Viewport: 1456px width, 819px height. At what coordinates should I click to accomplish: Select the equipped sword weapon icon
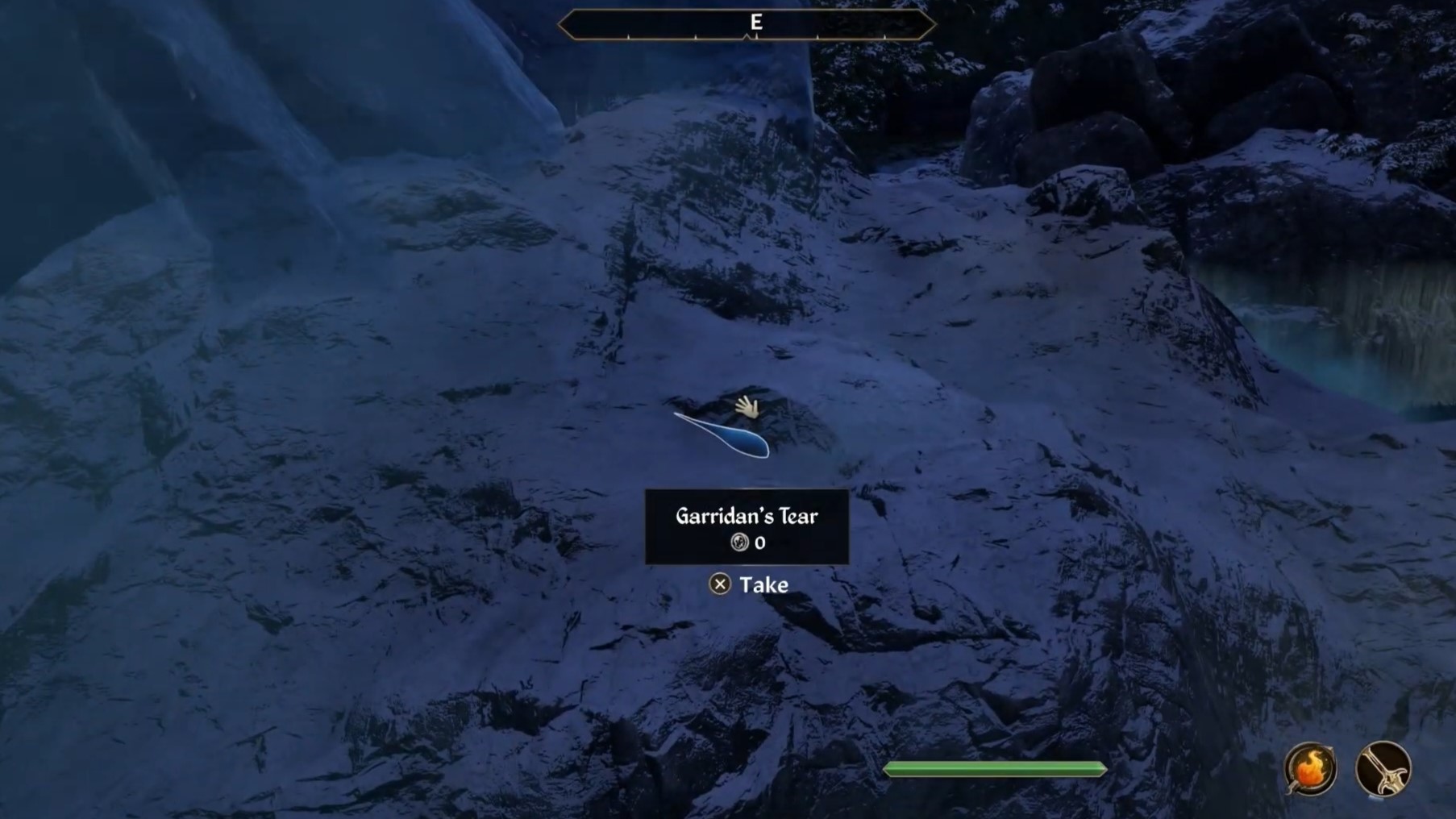point(1383,769)
